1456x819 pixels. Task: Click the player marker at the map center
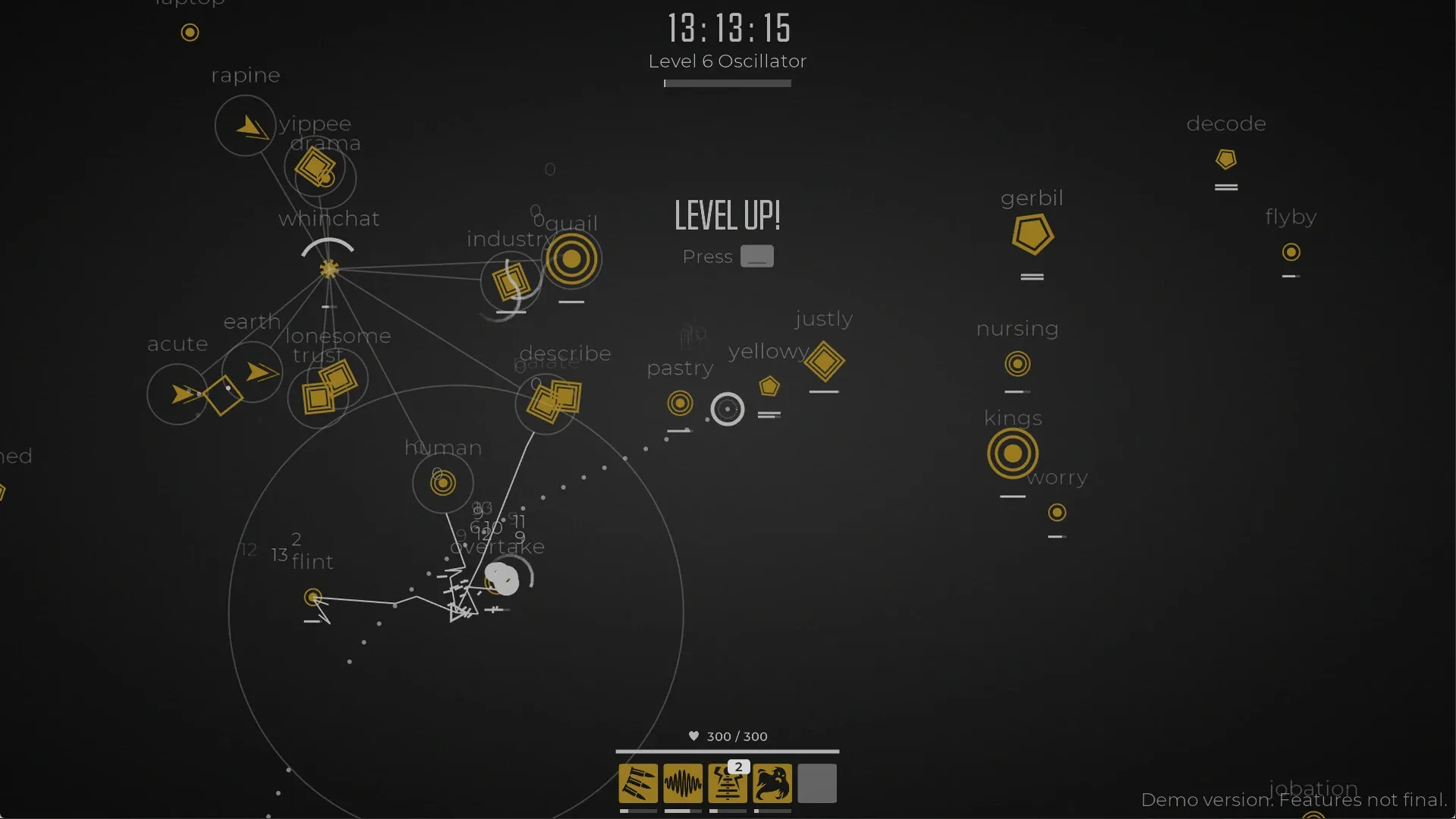[x=503, y=579]
